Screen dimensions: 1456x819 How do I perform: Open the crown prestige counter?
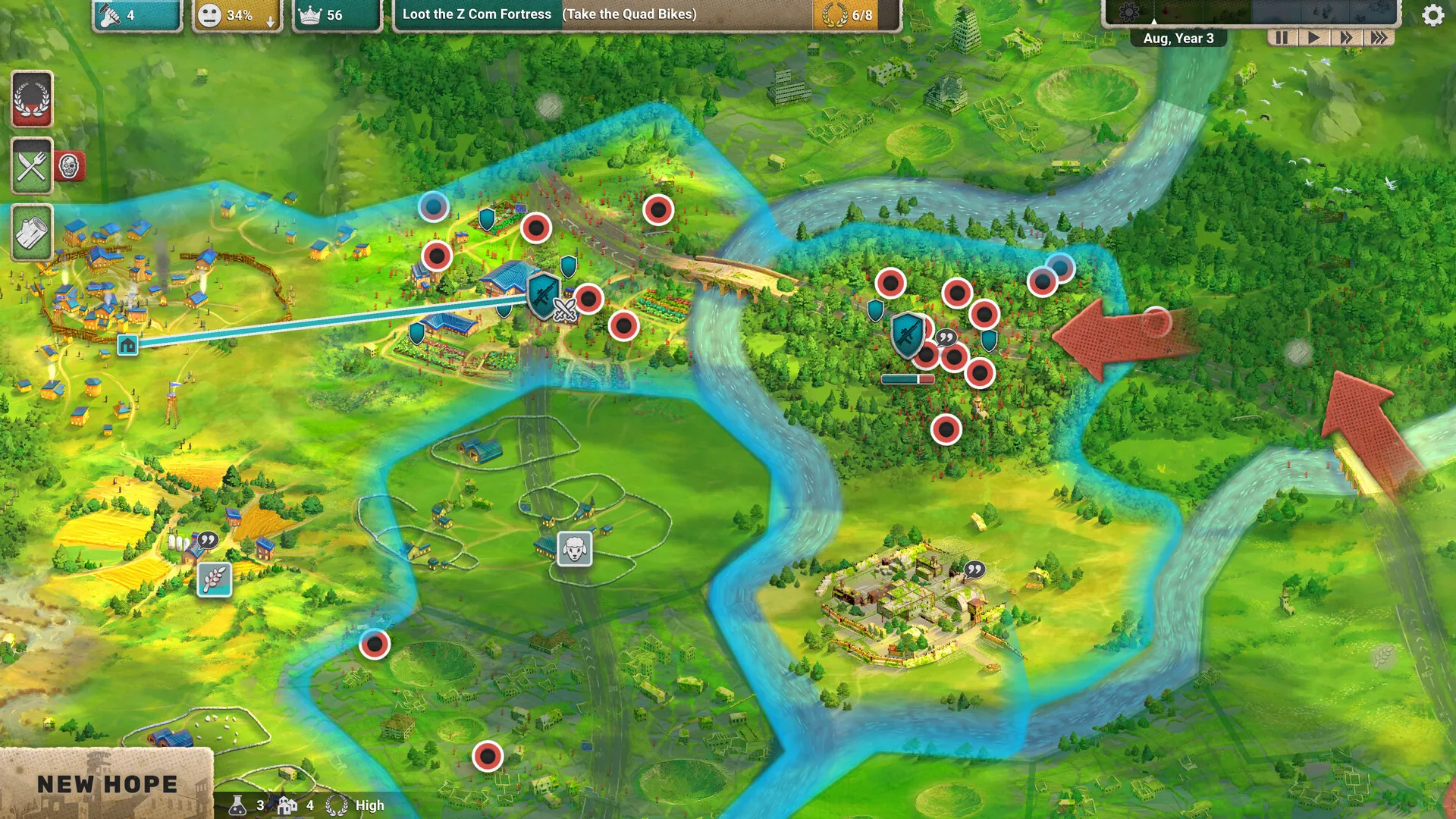pyautogui.click(x=336, y=15)
